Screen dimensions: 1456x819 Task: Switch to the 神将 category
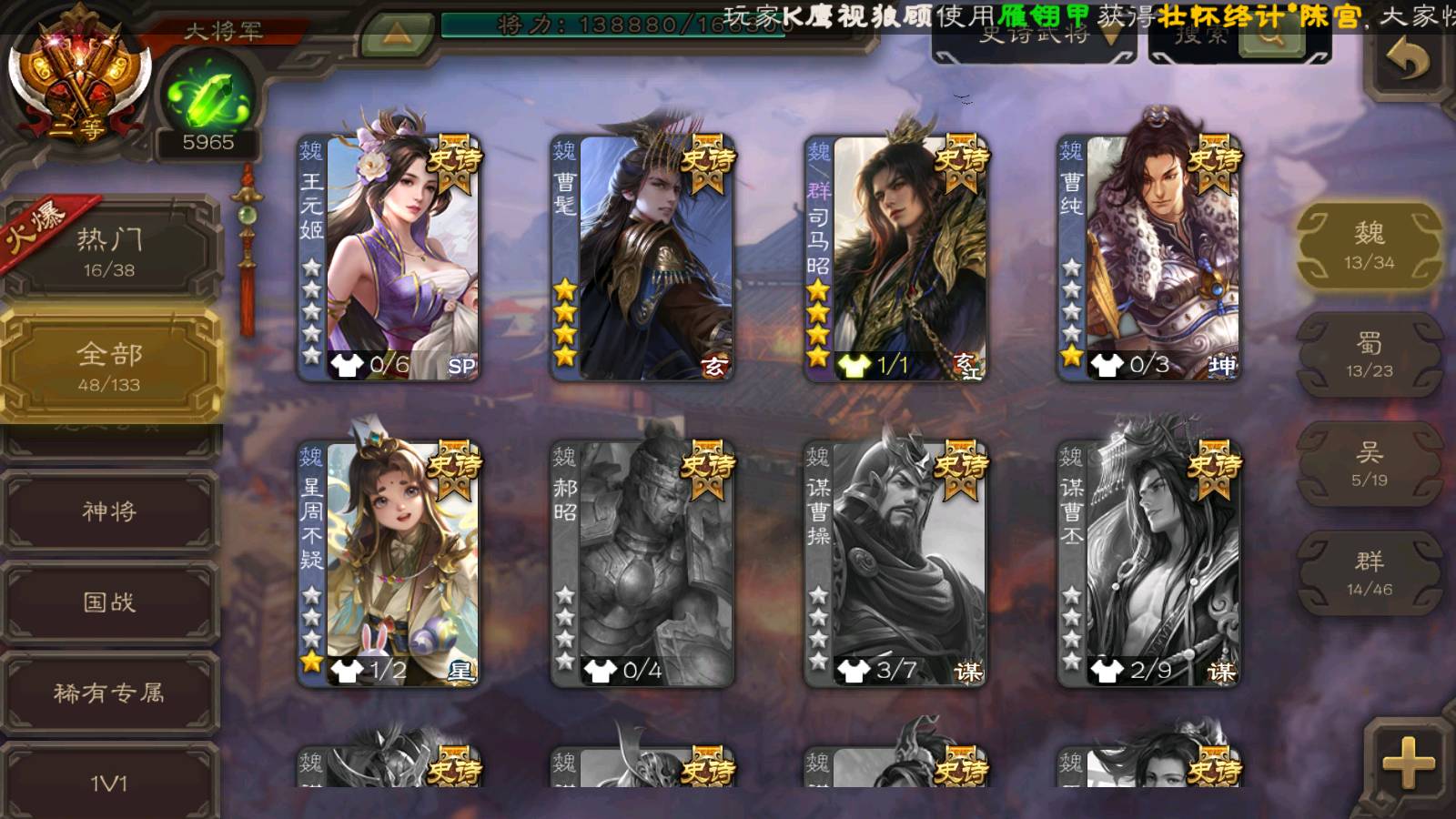(x=109, y=511)
